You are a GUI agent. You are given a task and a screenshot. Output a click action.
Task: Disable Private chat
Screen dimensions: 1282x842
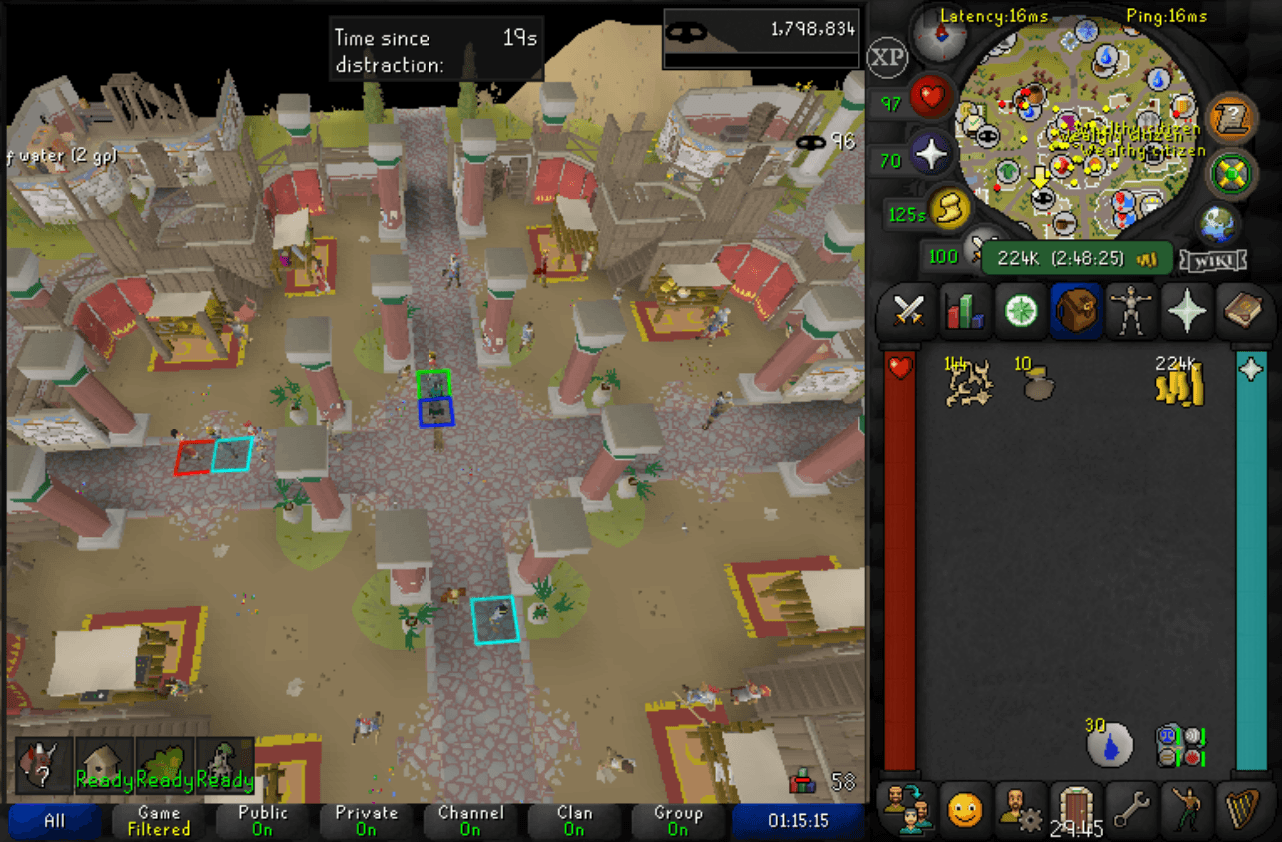click(x=365, y=820)
